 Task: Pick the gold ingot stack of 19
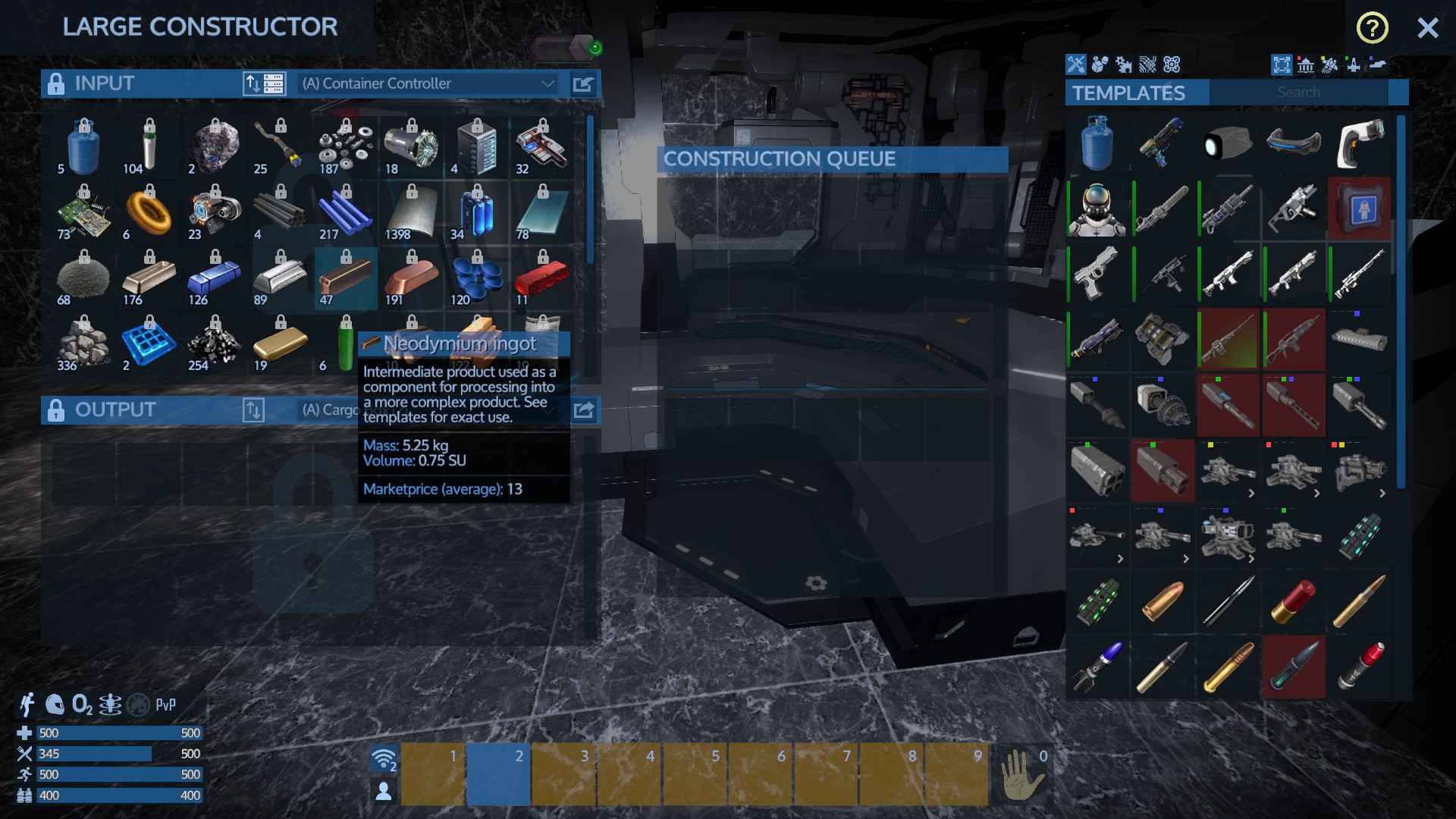click(x=280, y=344)
